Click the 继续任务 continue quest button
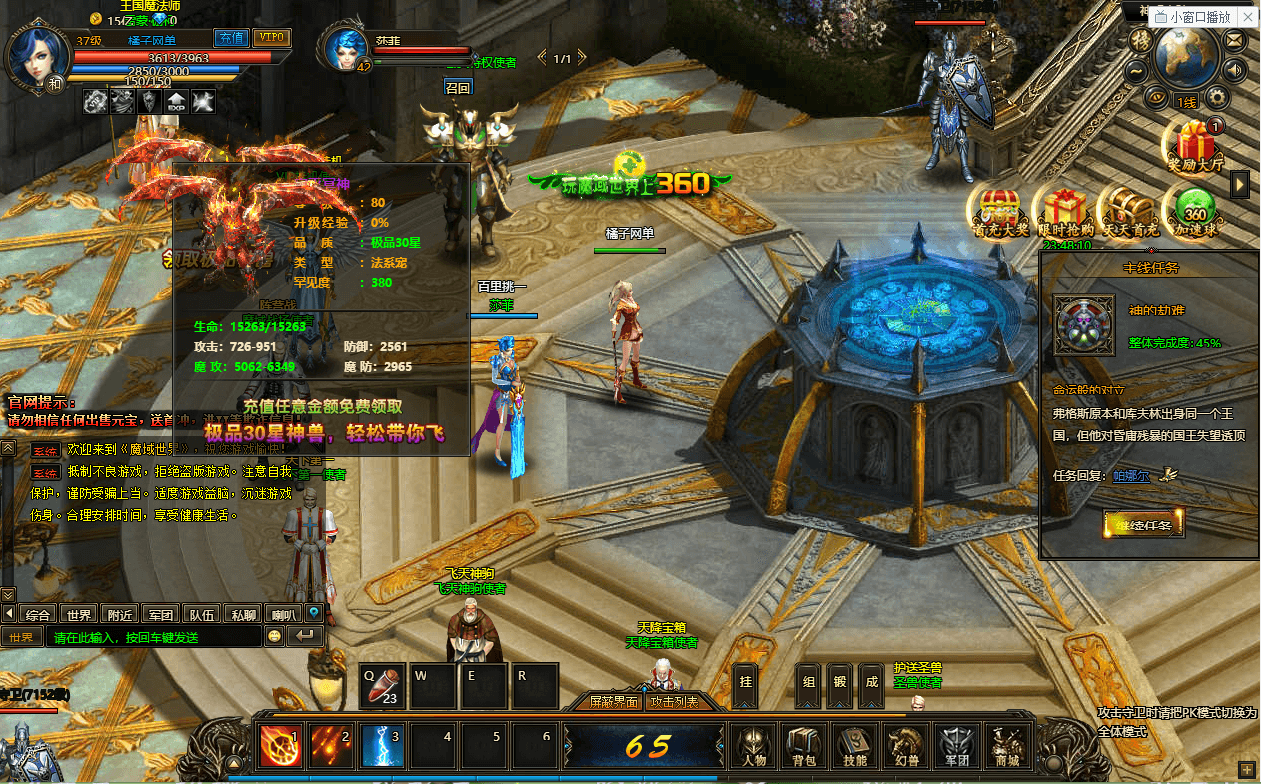Viewport: 1261px width, 784px height. click(x=1143, y=523)
